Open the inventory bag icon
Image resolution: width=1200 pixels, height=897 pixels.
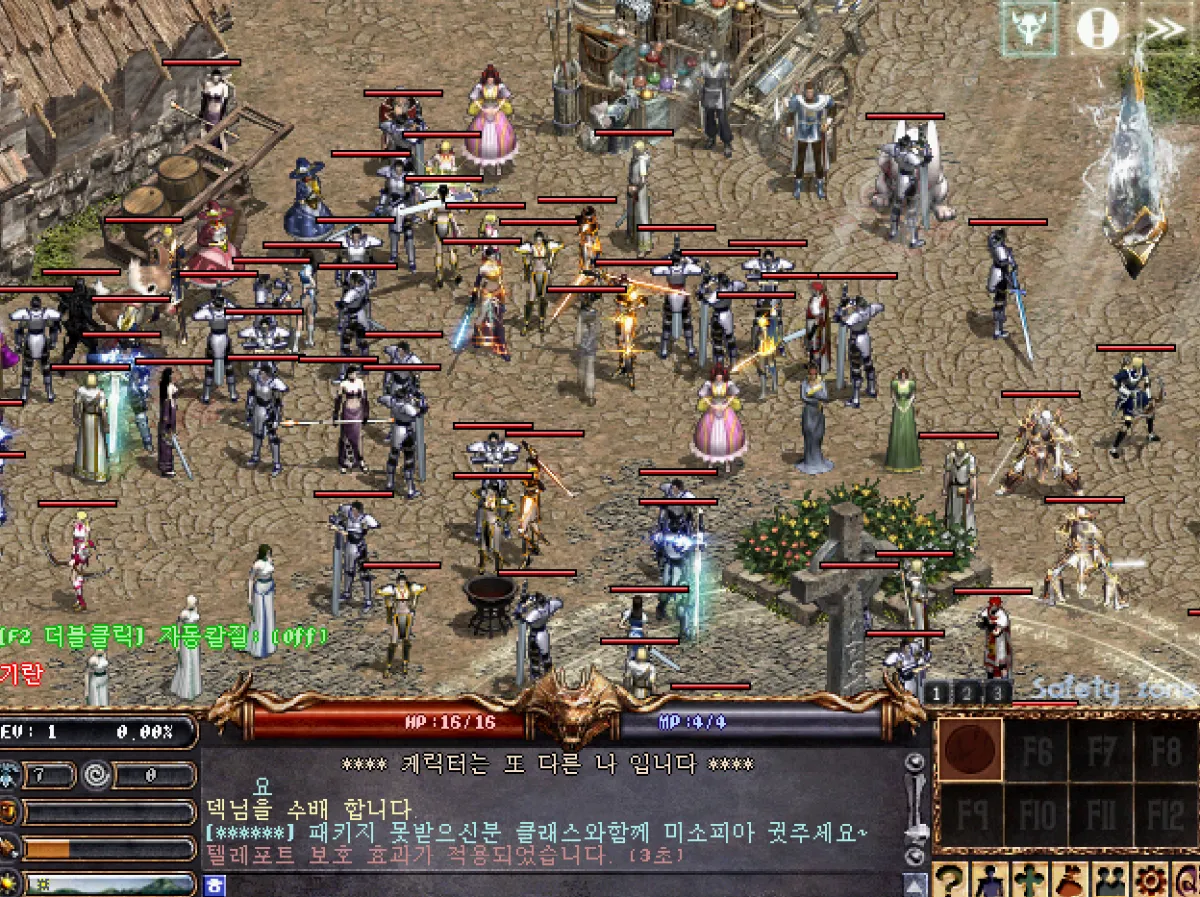[x=1068, y=882]
